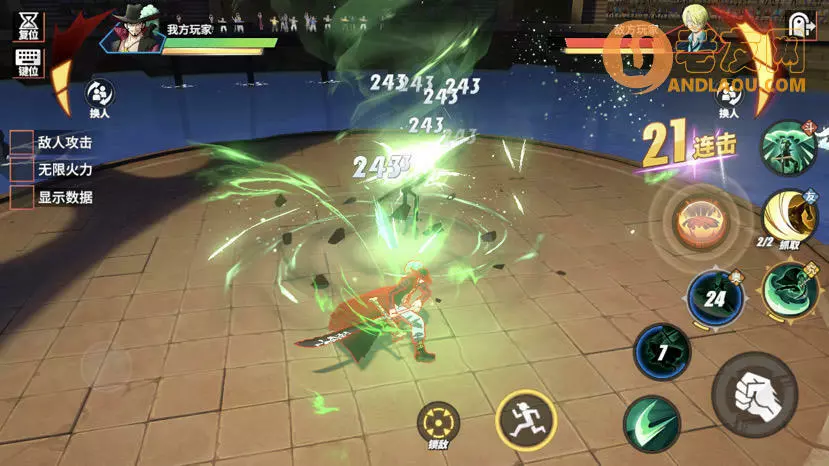Viewport: 829px width, 466px height.
Task: Switch character with the 换人 icon
Action: click(99, 96)
